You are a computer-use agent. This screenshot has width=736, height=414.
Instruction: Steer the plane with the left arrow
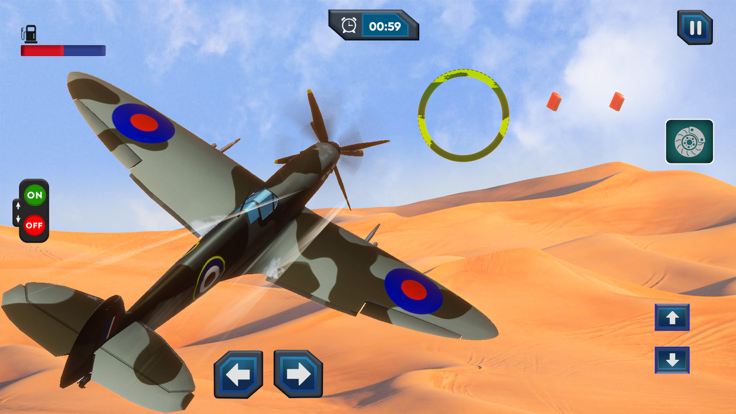tap(238, 375)
